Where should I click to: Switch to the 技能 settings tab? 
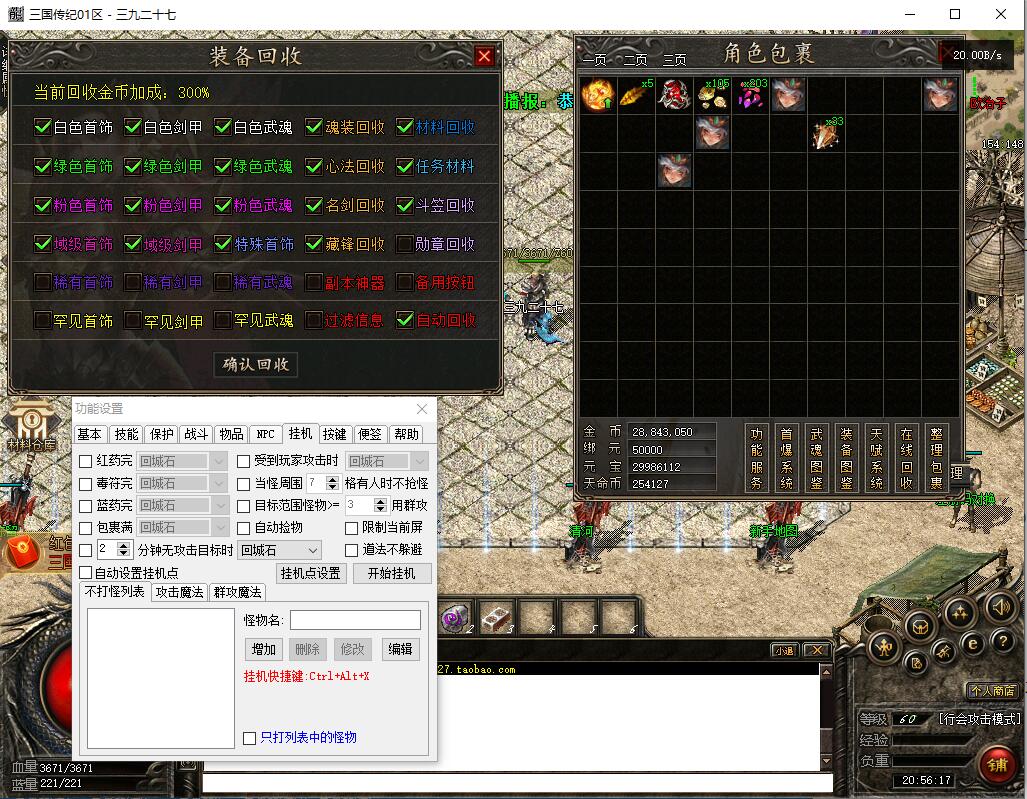click(126, 434)
